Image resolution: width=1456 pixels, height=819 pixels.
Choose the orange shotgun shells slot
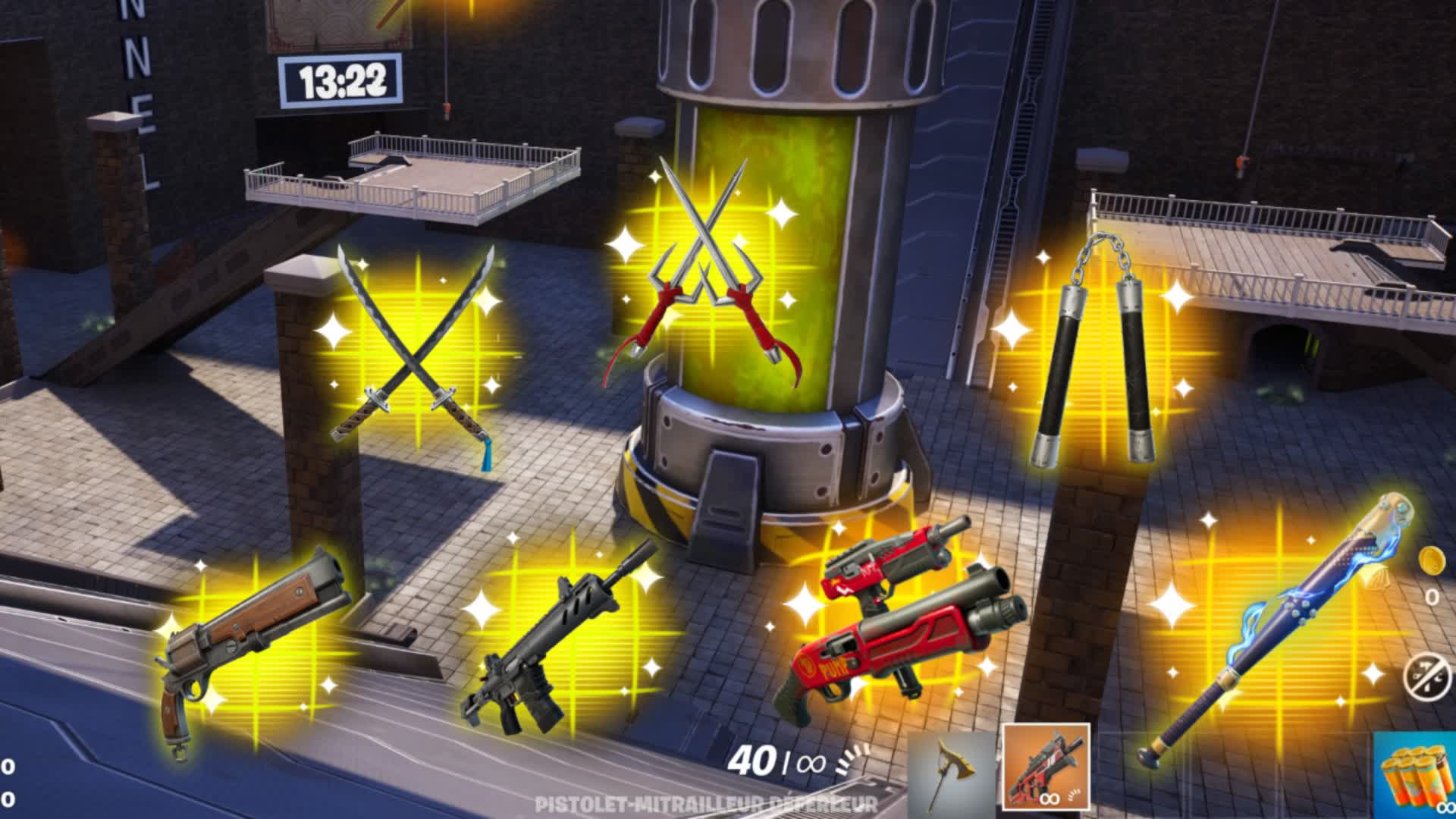click(1415, 776)
